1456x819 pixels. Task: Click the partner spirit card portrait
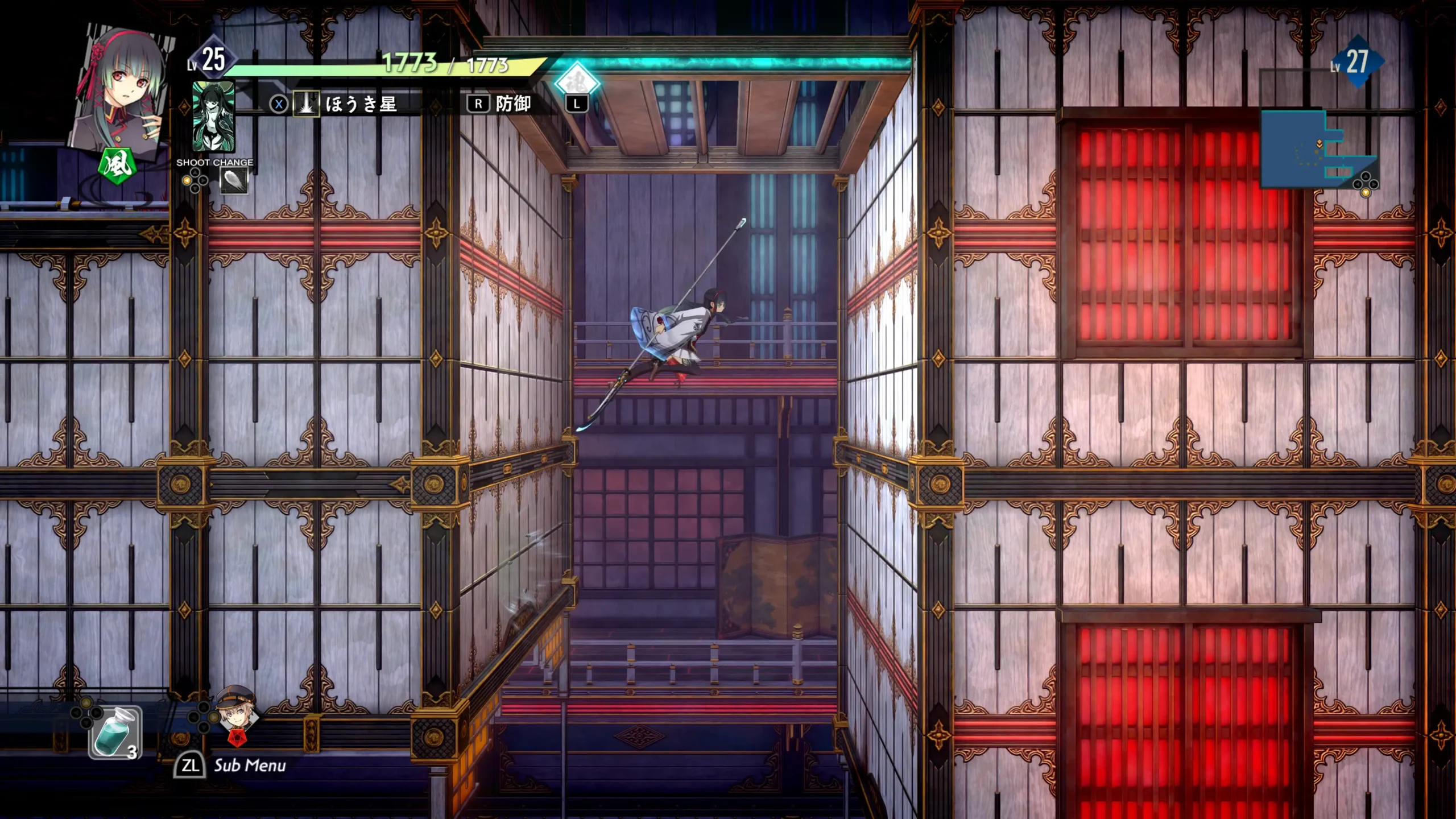[x=213, y=117]
